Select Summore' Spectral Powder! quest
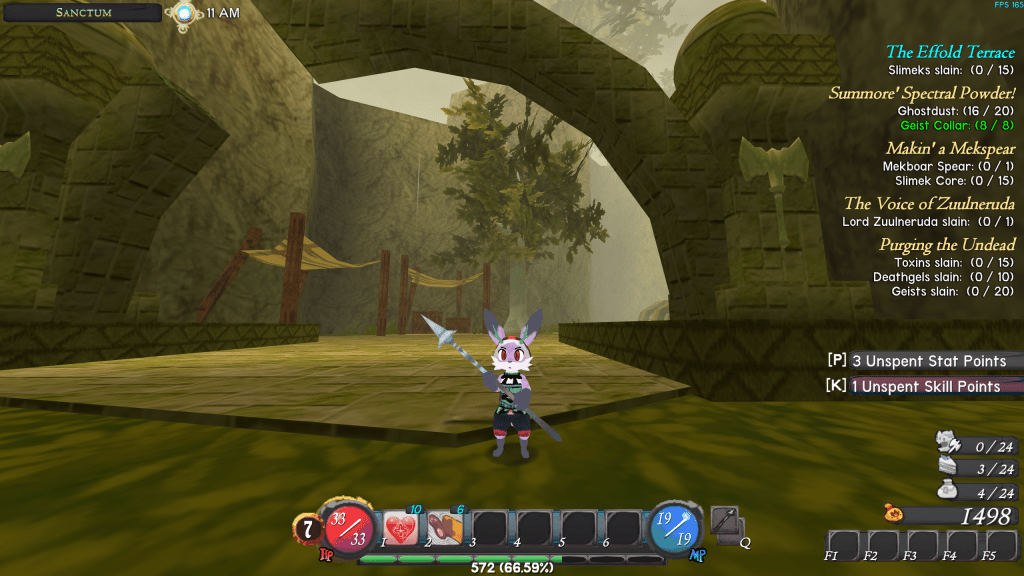Viewport: 1024px width, 576px height. pos(922,93)
